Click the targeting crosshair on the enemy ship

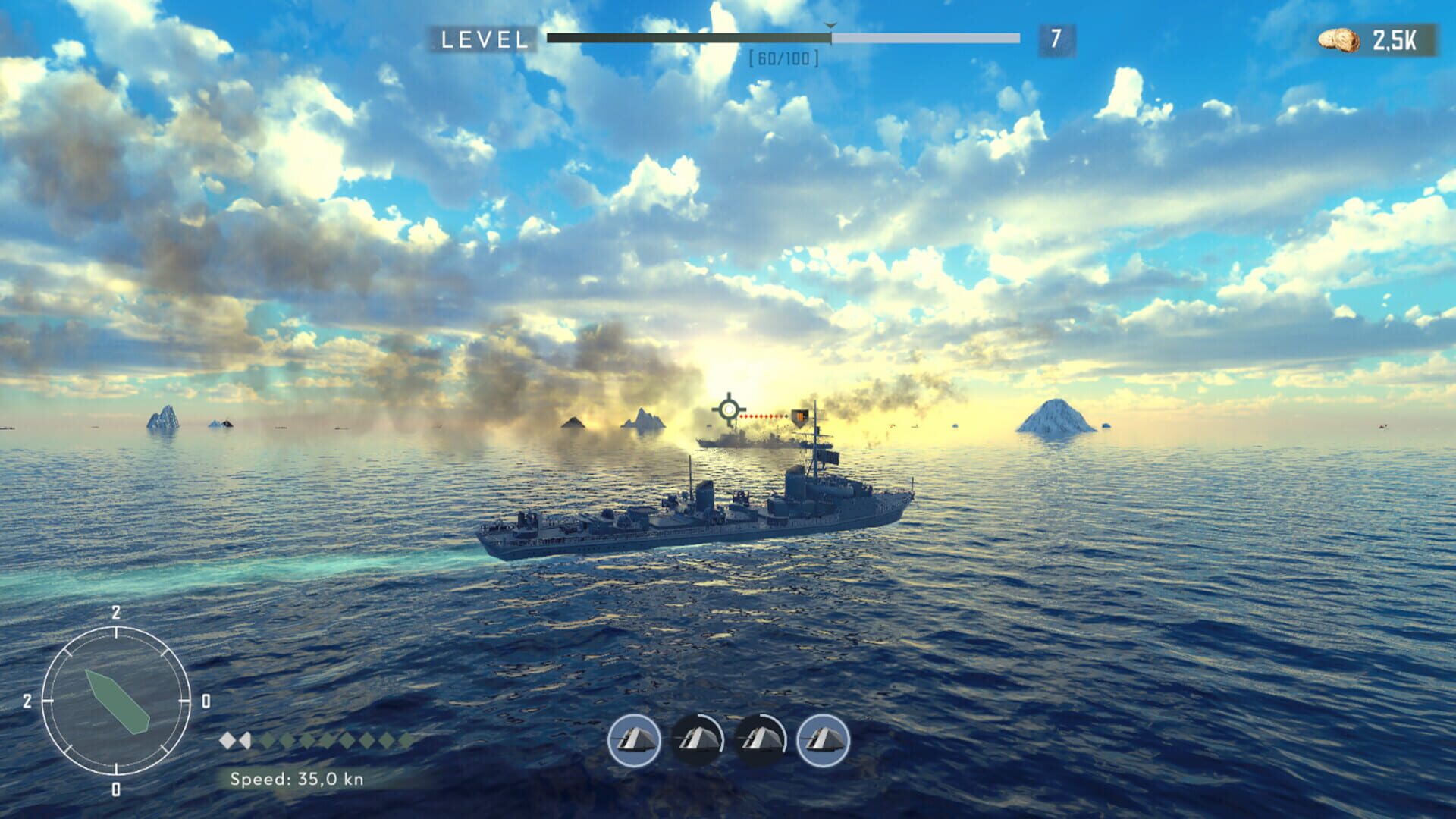729,410
